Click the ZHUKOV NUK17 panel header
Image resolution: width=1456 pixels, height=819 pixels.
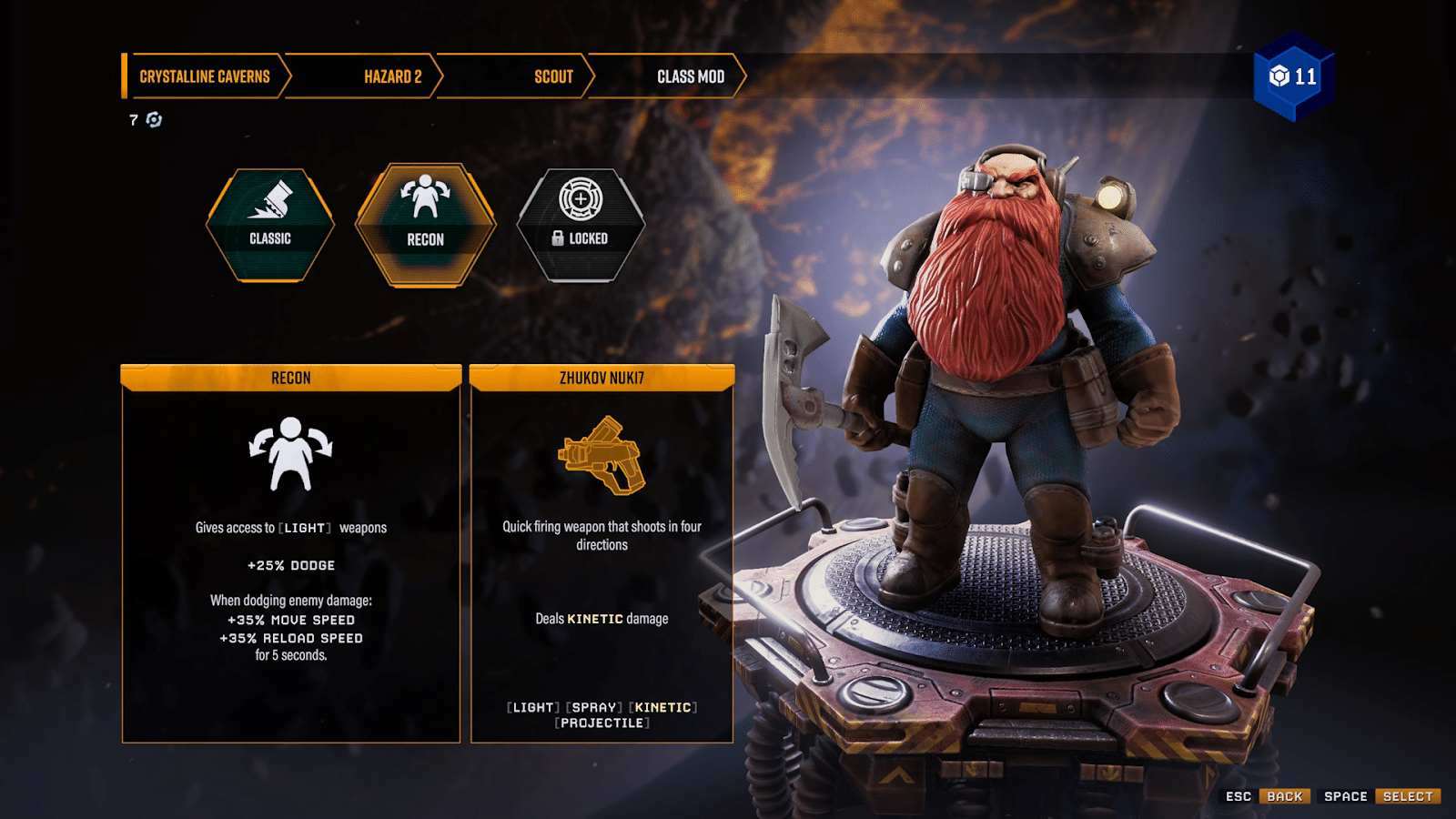(x=602, y=377)
